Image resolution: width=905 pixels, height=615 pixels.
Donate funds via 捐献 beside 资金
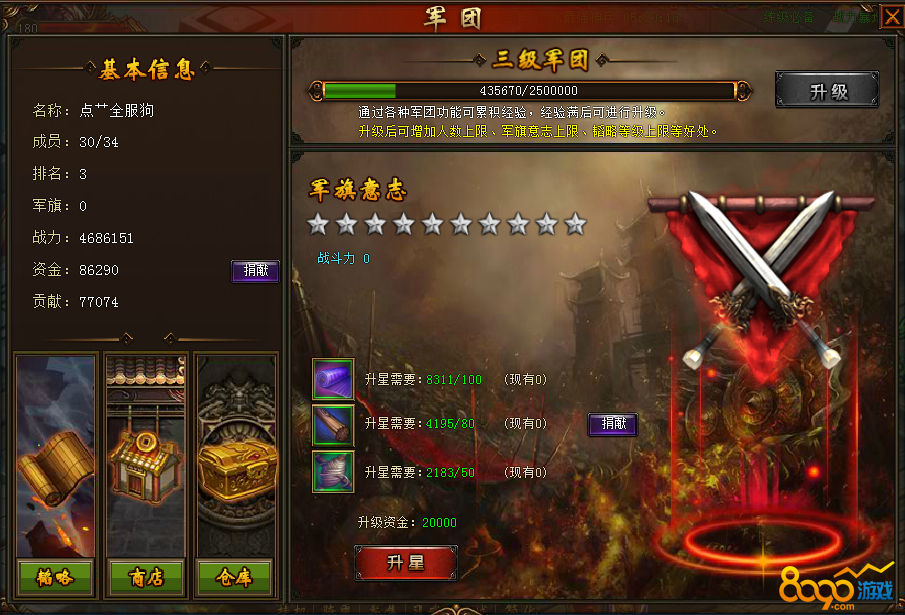coord(255,270)
